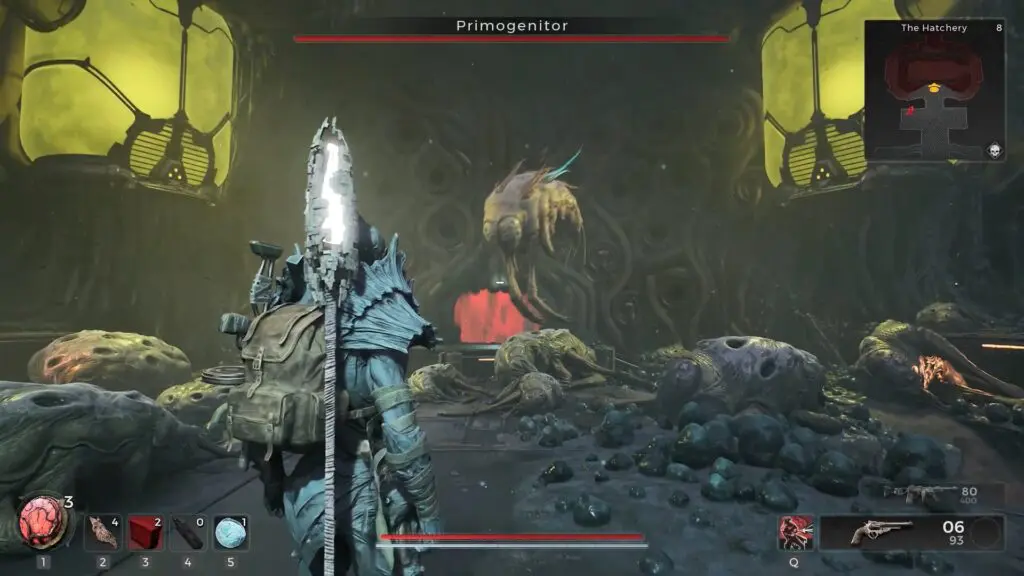Select the pale root consumable in slot 2
Image resolution: width=1024 pixels, height=576 pixels.
coord(102,532)
